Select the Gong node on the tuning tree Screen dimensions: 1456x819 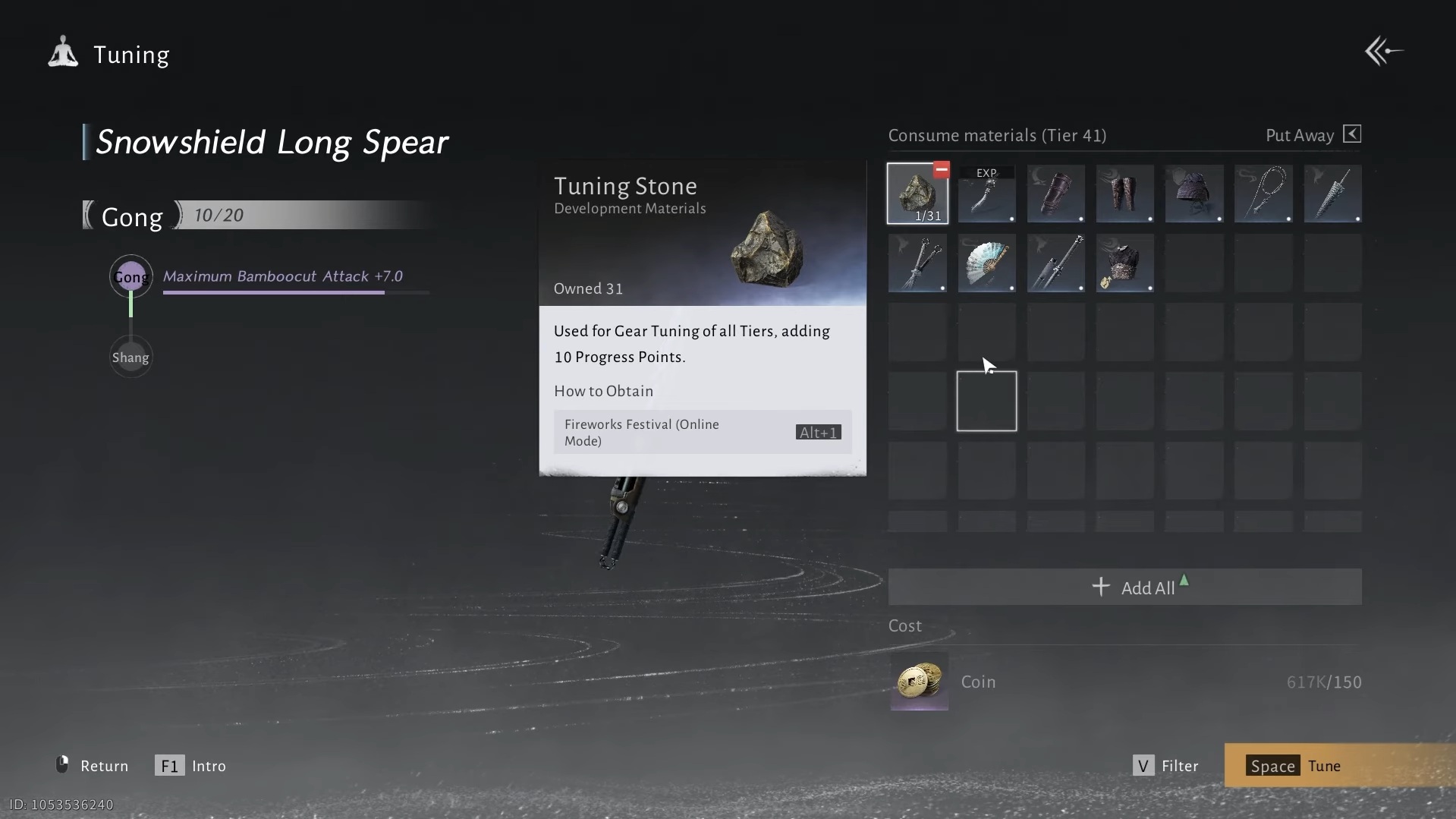131,277
